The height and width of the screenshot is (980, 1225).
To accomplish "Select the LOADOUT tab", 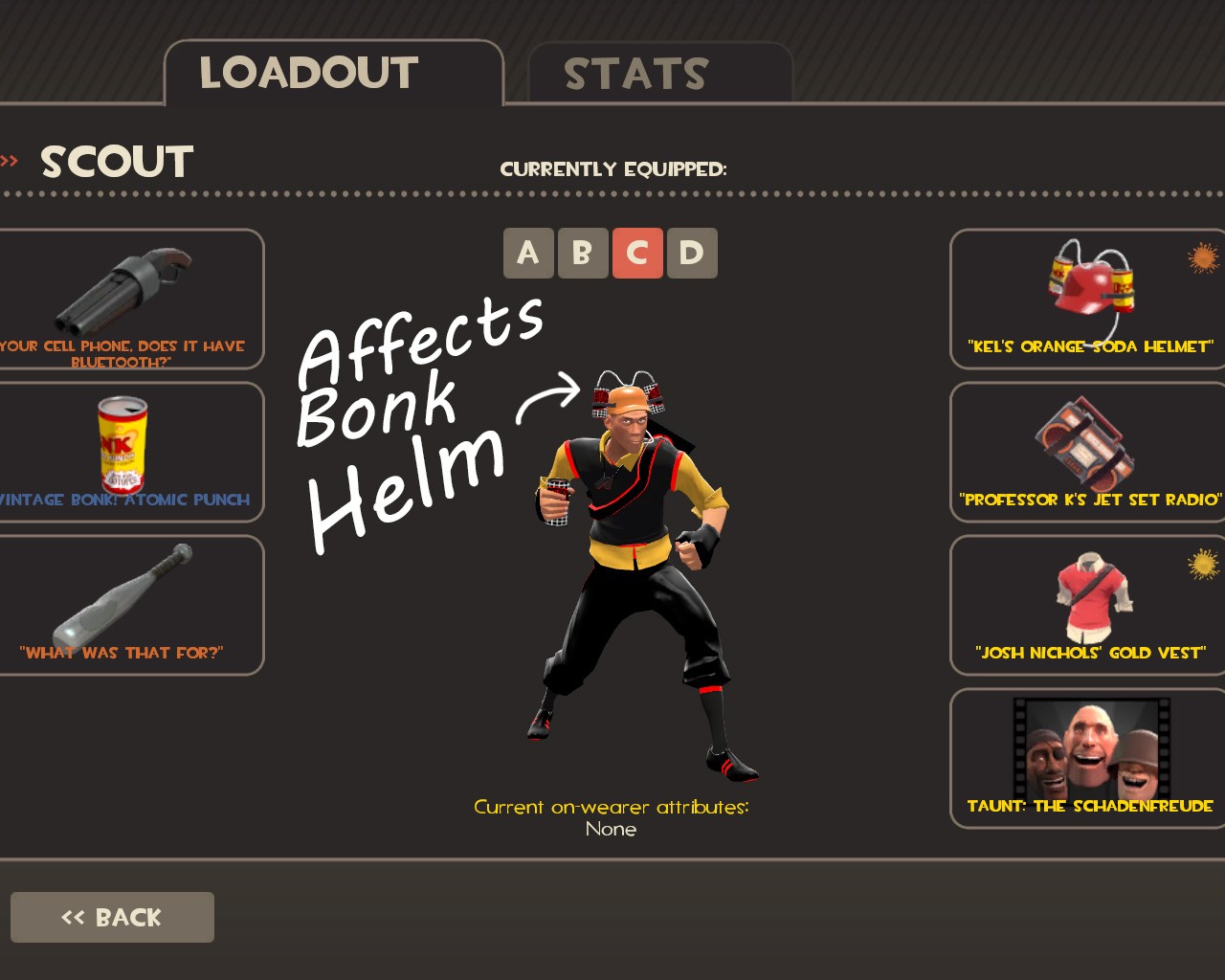I will click(x=308, y=72).
